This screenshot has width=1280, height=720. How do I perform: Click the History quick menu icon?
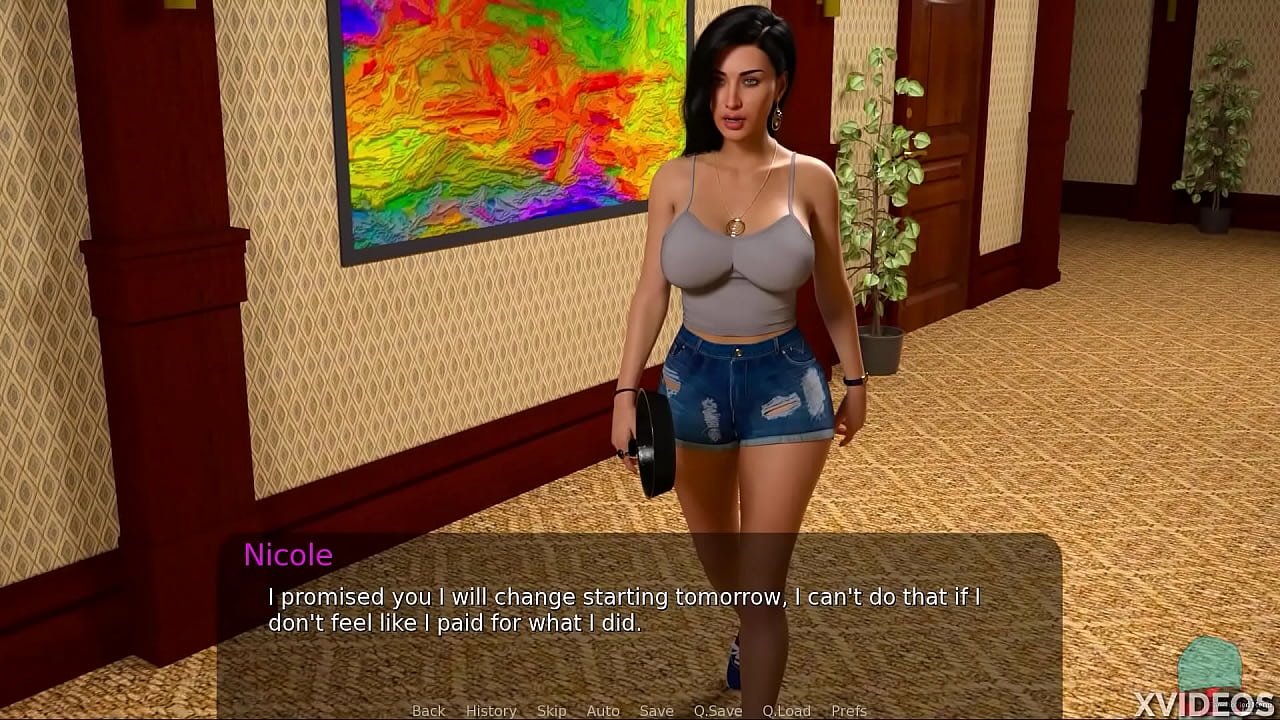pos(491,710)
